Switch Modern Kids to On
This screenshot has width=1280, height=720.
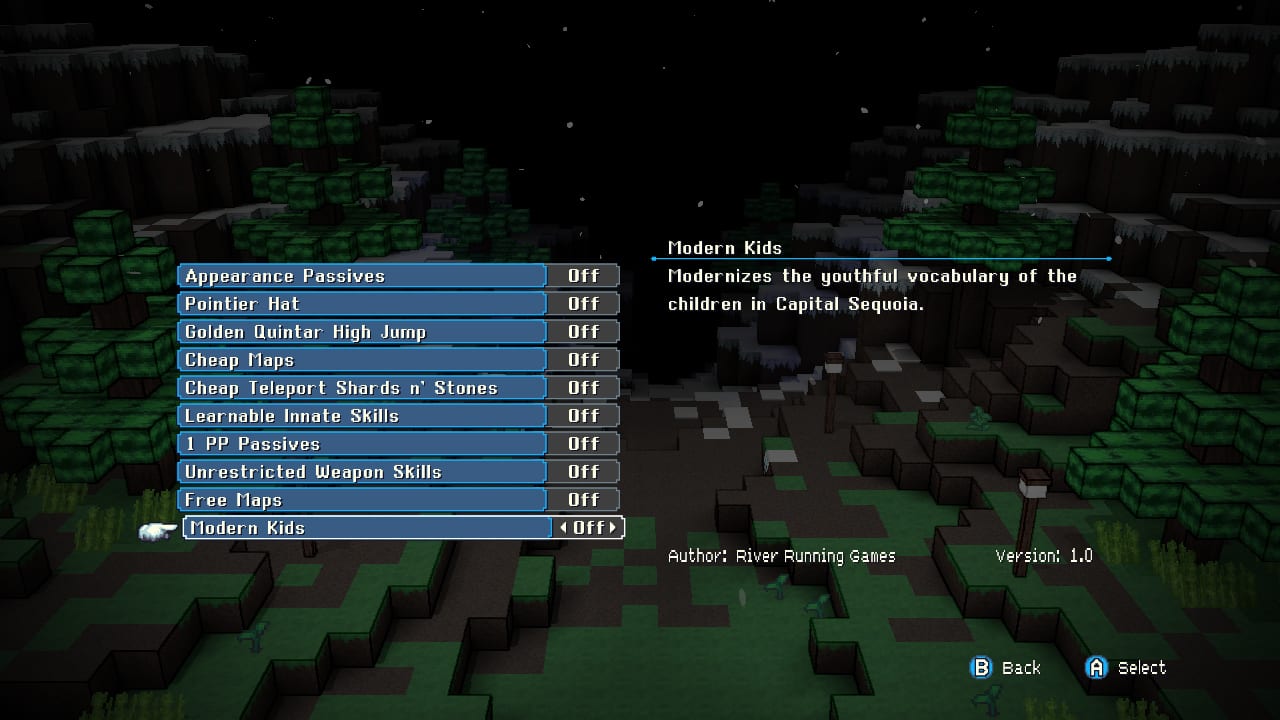point(588,527)
